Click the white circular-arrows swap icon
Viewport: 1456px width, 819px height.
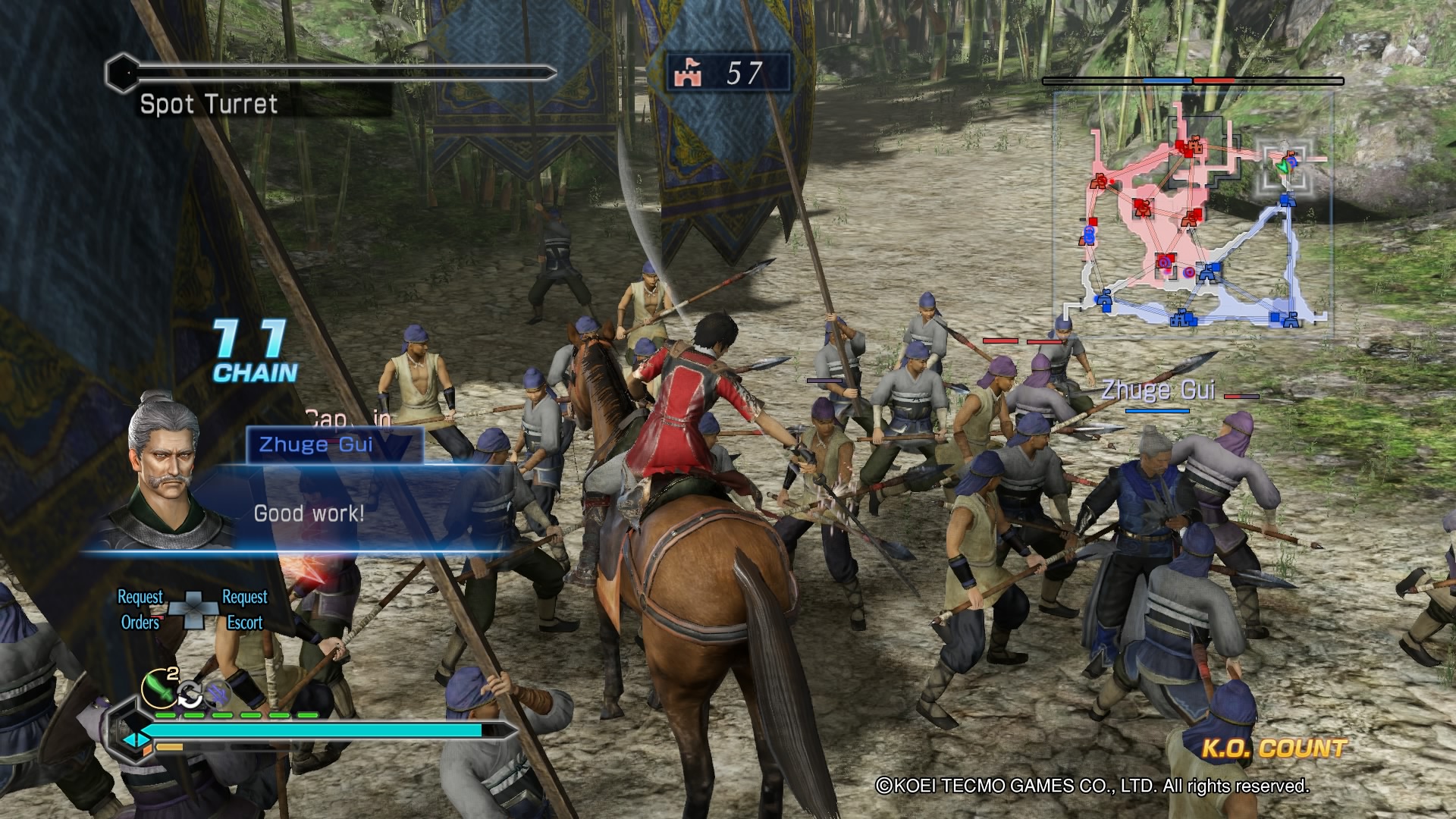pyautogui.click(x=190, y=694)
